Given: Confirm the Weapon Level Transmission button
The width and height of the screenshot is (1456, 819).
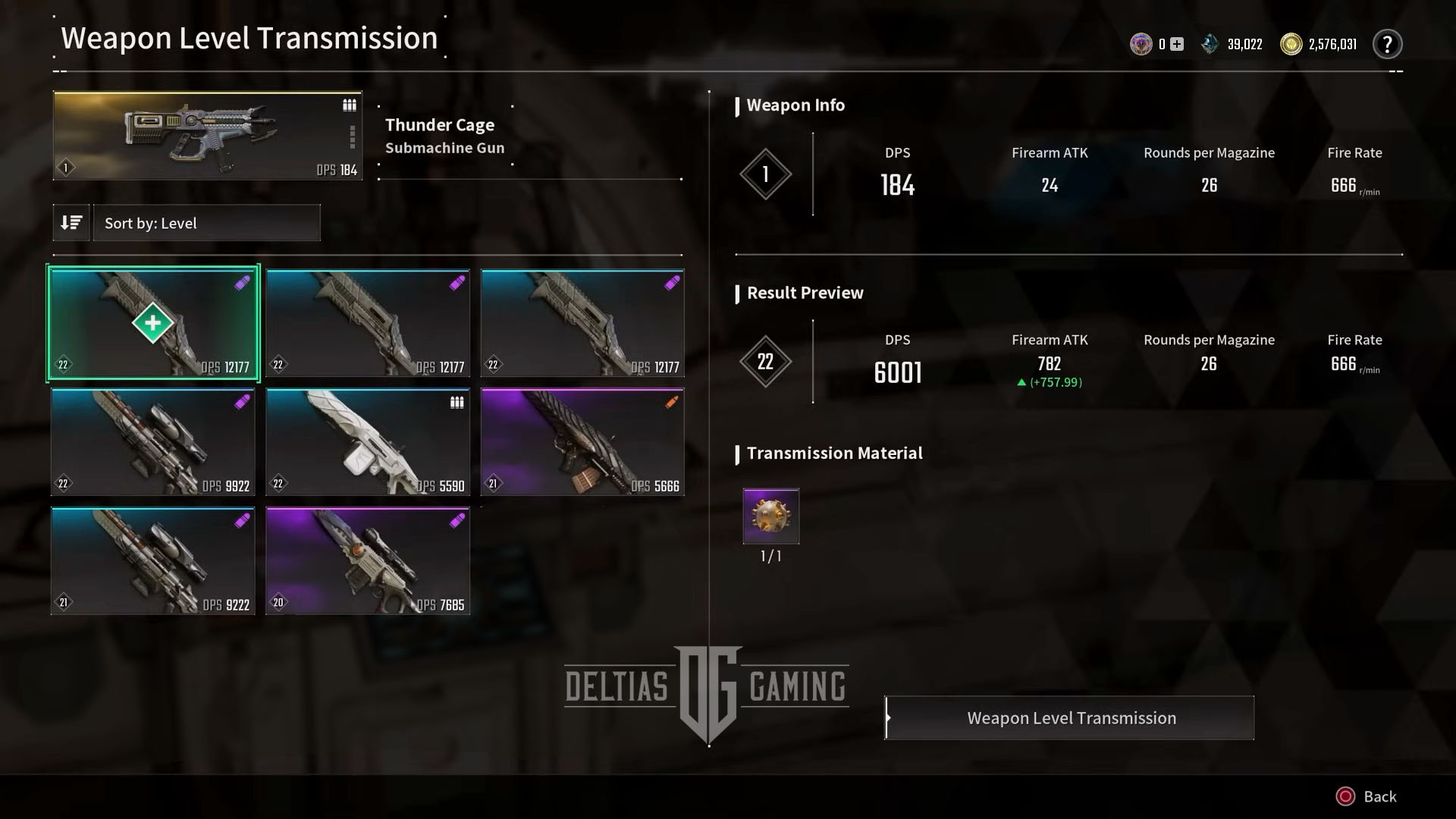Looking at the screenshot, I should (1070, 718).
